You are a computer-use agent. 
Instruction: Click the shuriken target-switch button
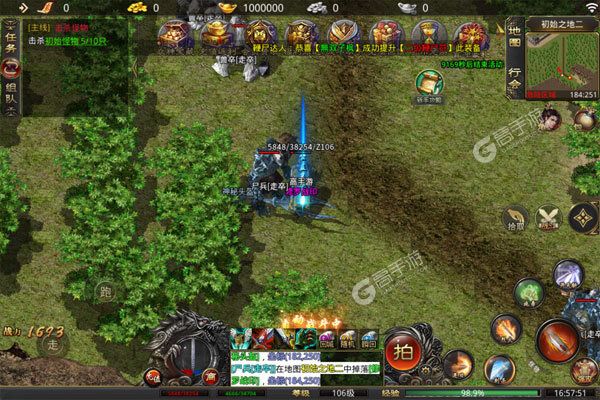[582, 217]
